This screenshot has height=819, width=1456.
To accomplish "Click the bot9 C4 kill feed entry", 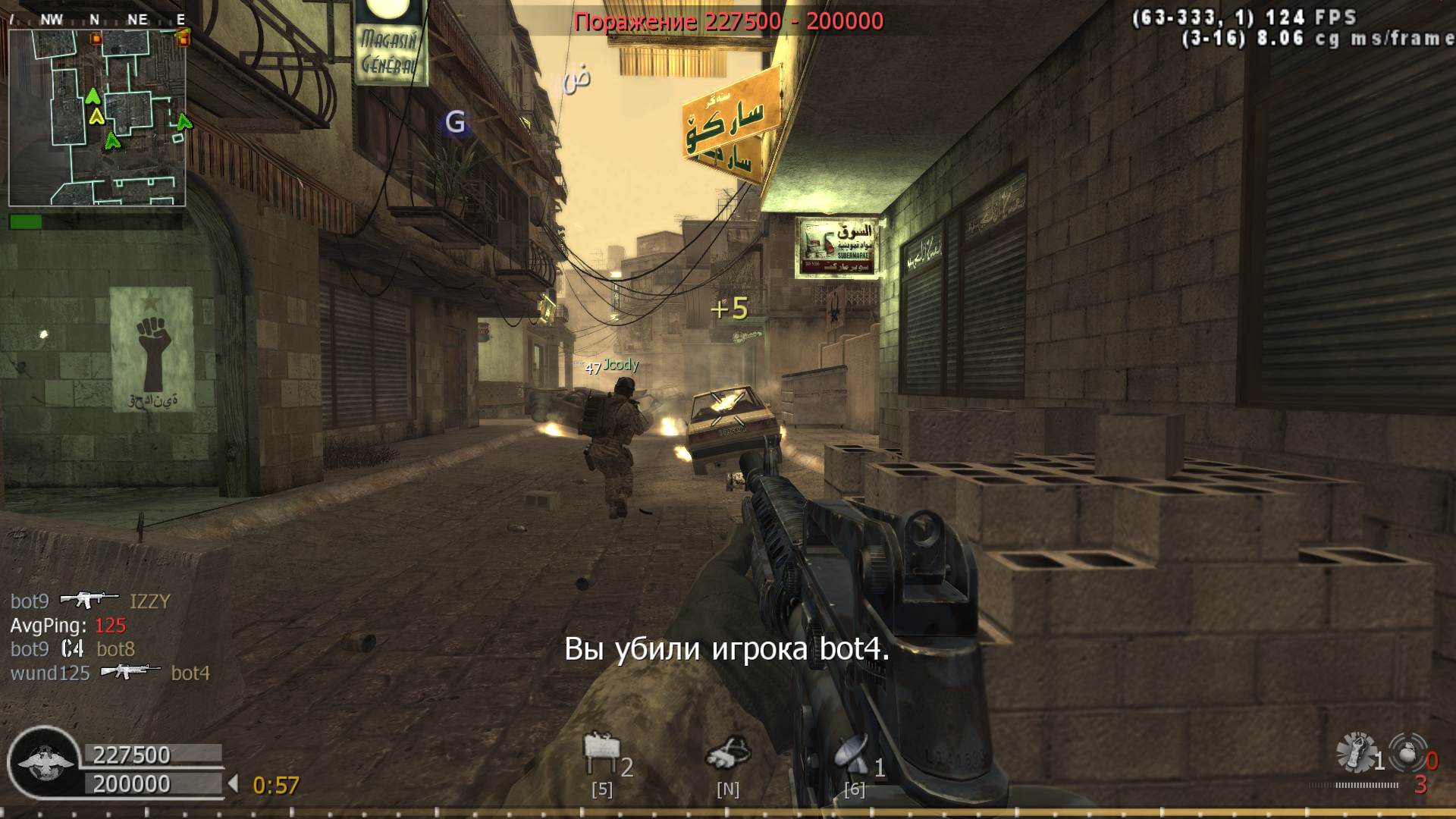I will (73, 649).
